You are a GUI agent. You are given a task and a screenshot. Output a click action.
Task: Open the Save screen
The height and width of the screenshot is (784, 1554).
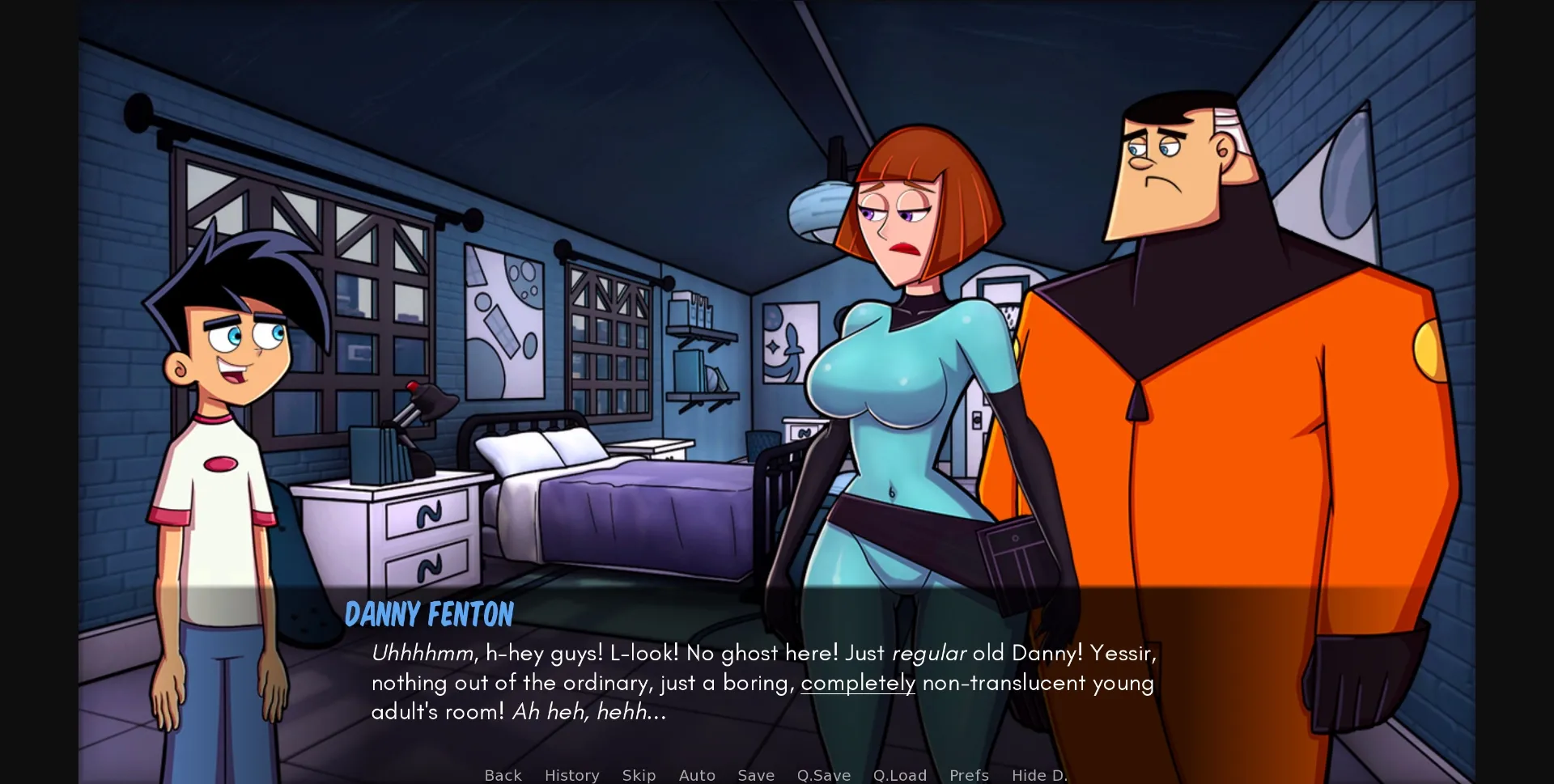754,775
